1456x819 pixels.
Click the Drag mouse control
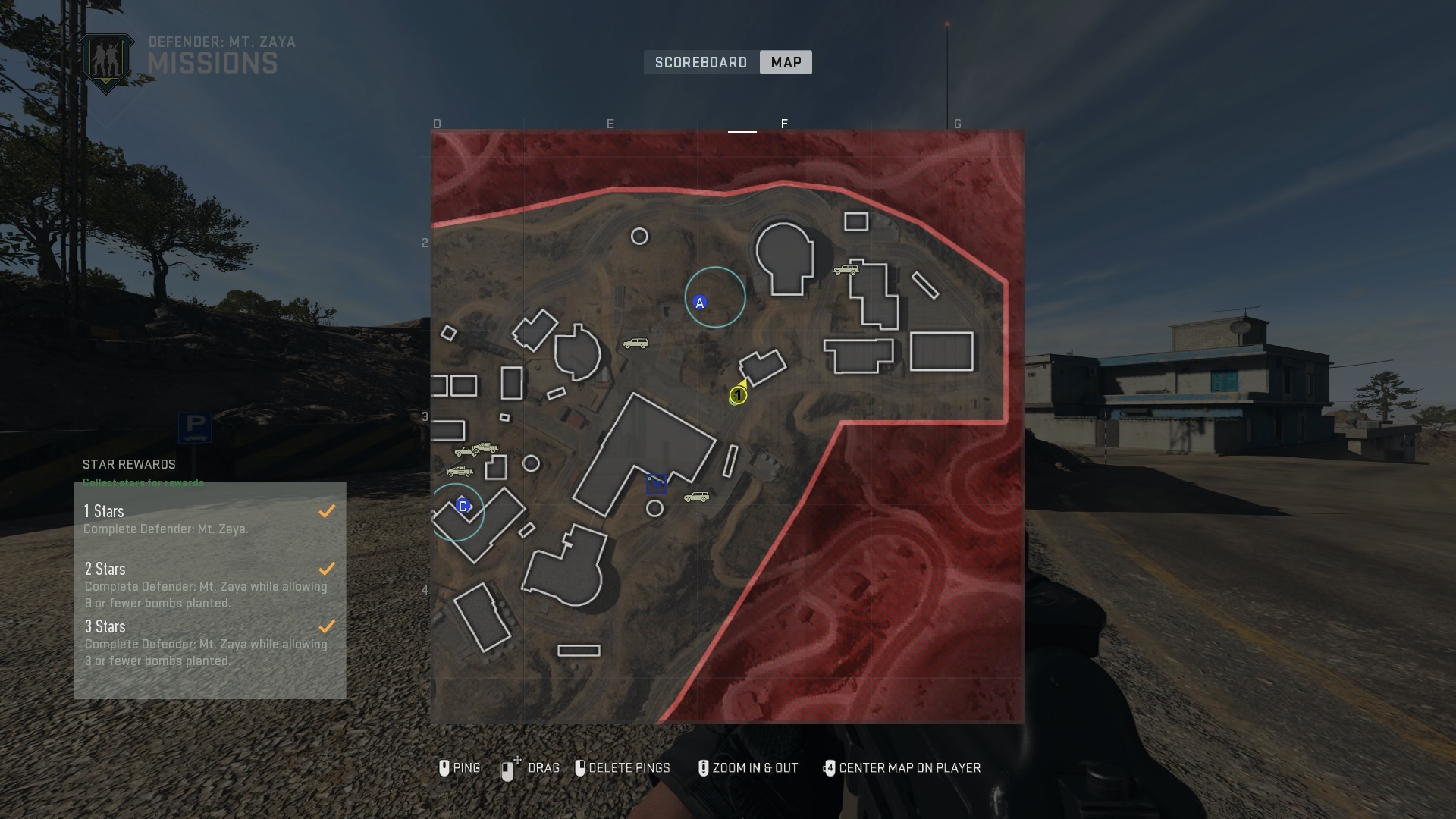(533, 768)
